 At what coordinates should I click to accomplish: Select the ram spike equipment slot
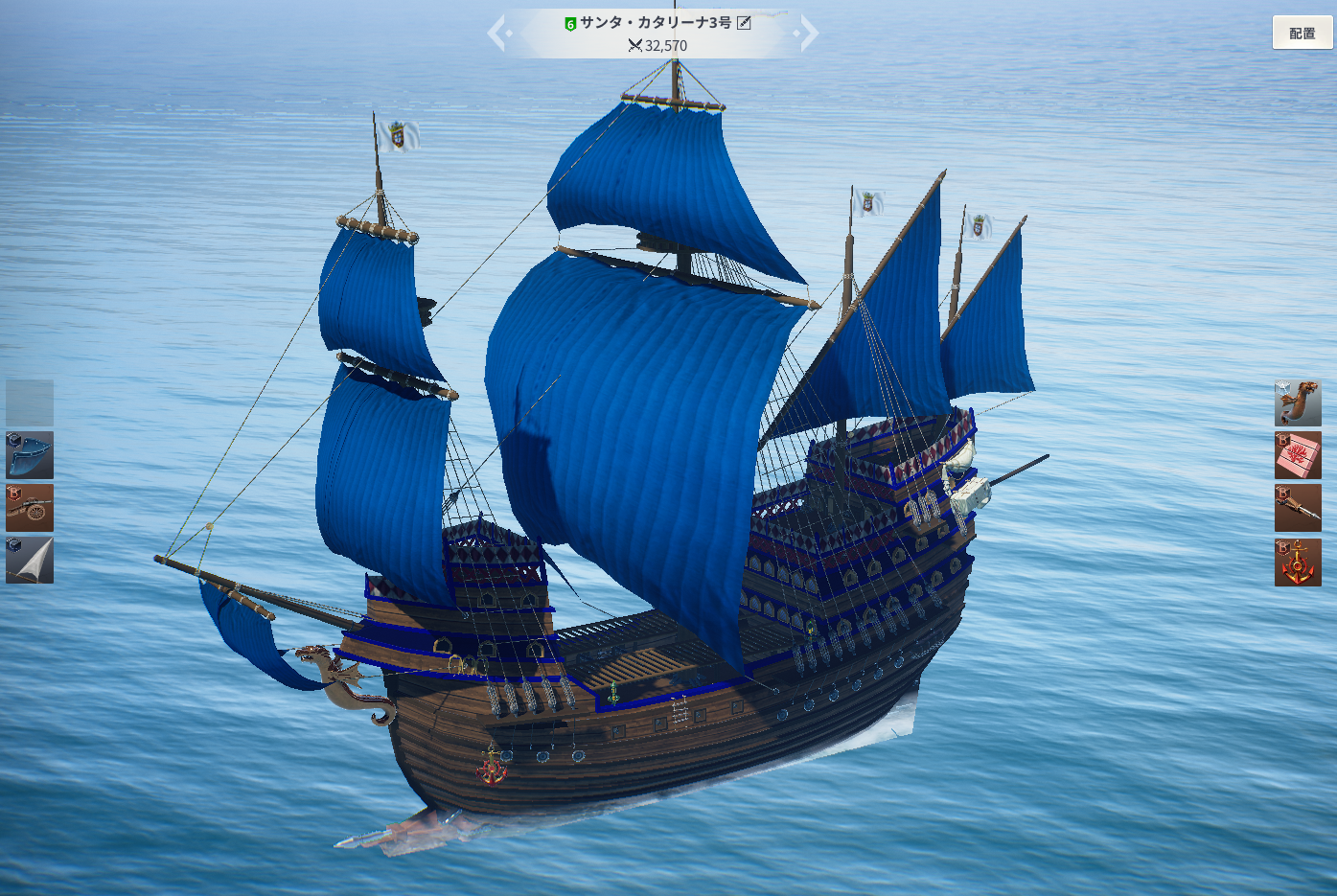(x=1298, y=508)
